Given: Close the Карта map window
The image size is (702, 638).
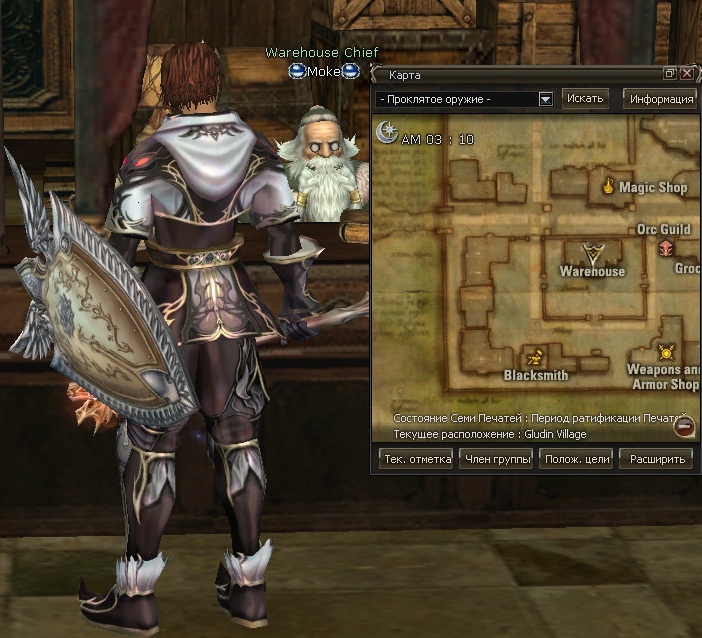Looking at the screenshot, I should pos(687,74).
